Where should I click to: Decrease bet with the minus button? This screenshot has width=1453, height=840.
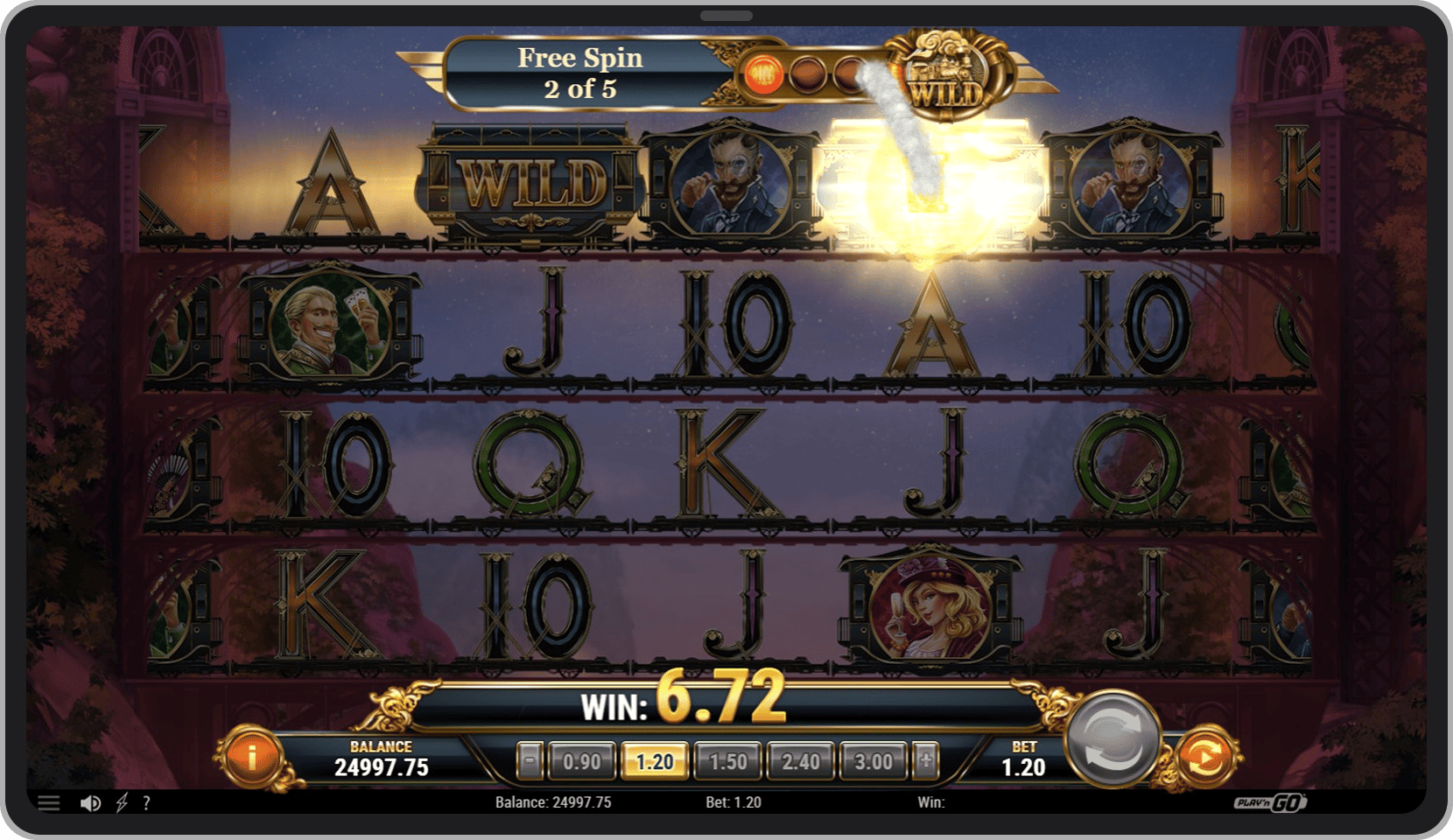(x=529, y=761)
